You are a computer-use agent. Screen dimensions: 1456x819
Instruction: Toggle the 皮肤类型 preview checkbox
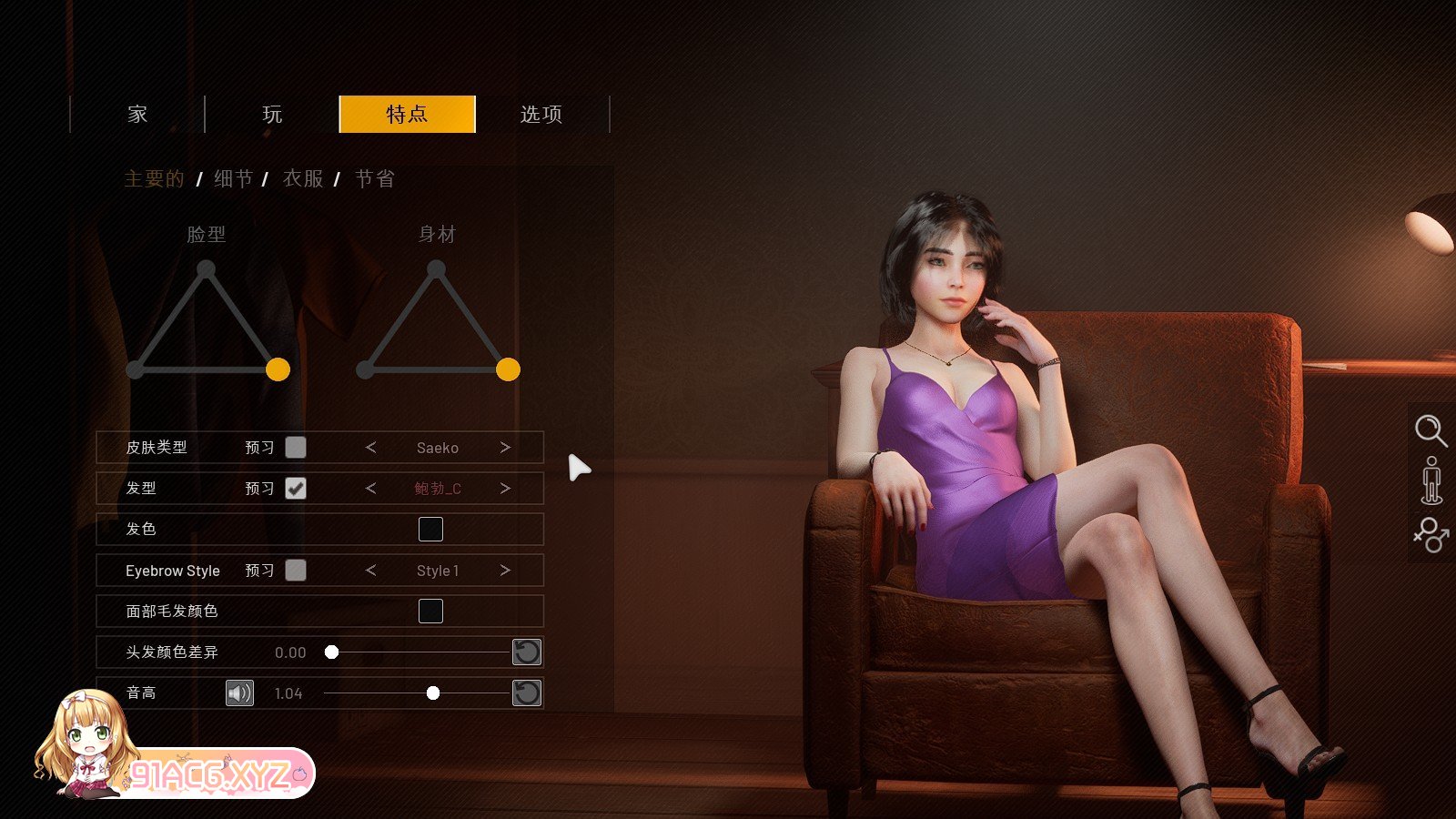[296, 448]
